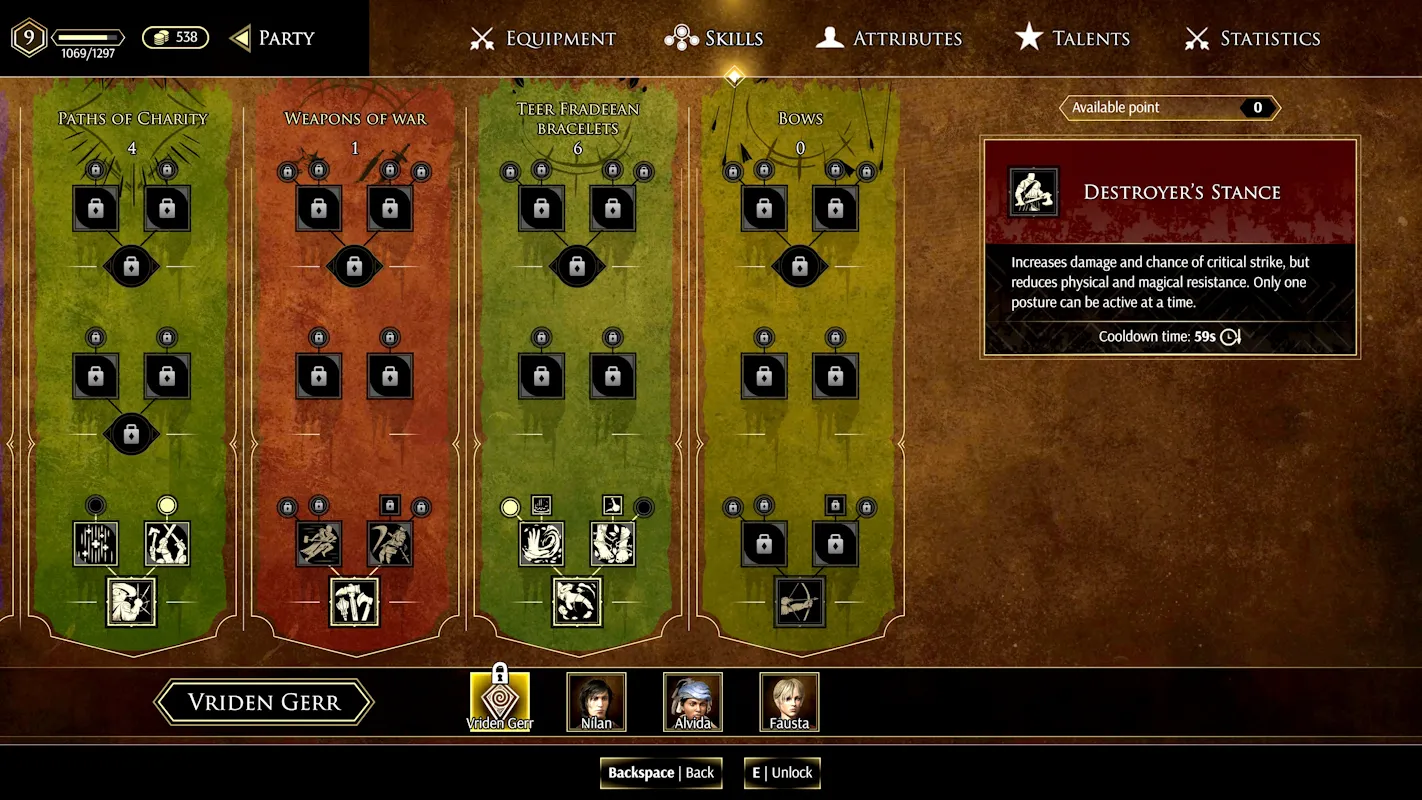Viewport: 1422px width, 800px height.
Task: Select the crossed weapons Charity skill
Action: coord(167,544)
